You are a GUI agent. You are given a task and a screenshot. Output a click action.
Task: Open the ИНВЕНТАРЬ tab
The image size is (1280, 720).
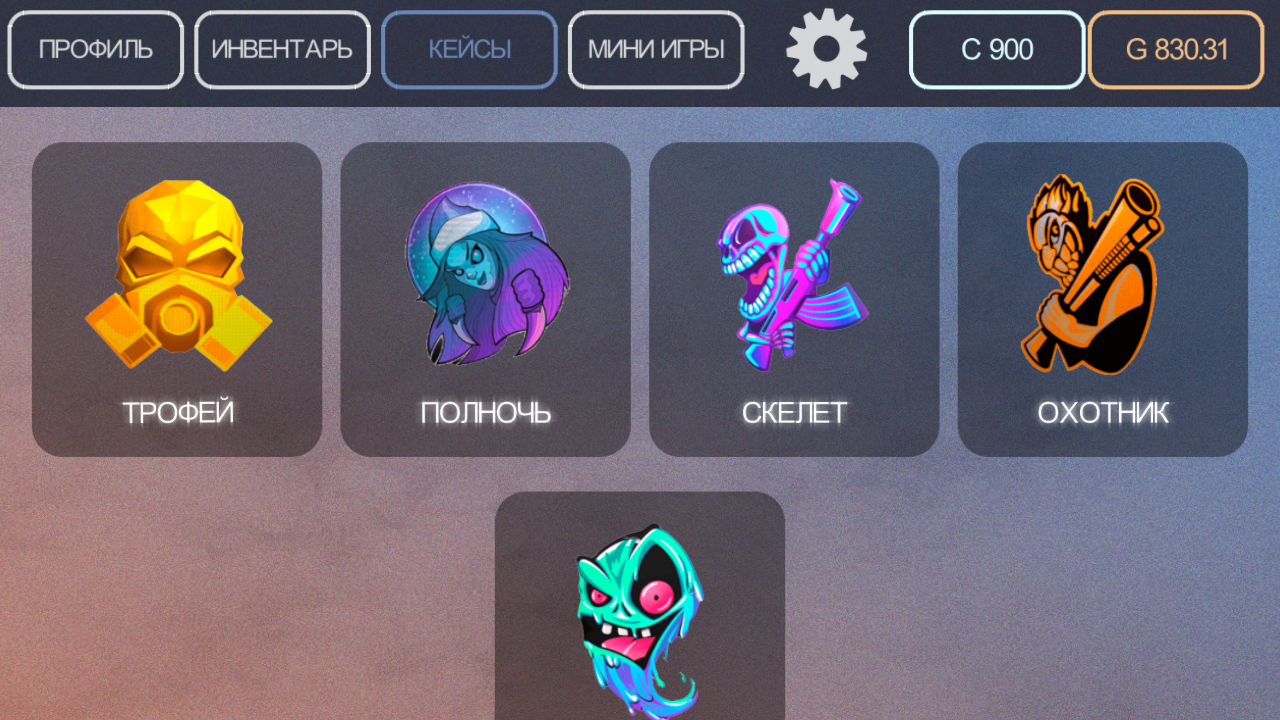[282, 49]
